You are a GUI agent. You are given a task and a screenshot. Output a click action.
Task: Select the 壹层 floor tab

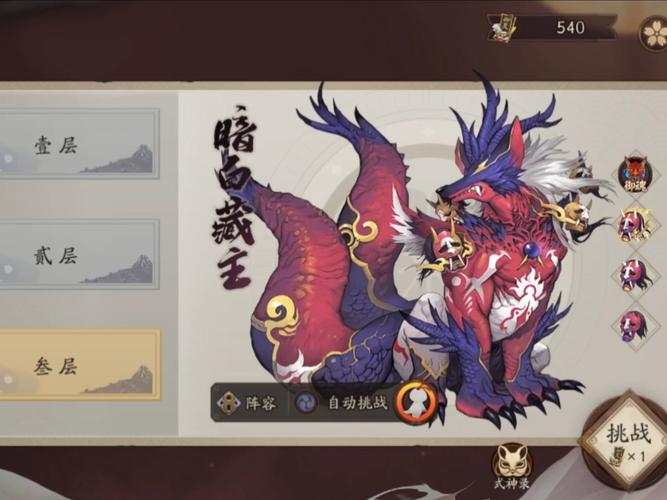click(x=78, y=146)
